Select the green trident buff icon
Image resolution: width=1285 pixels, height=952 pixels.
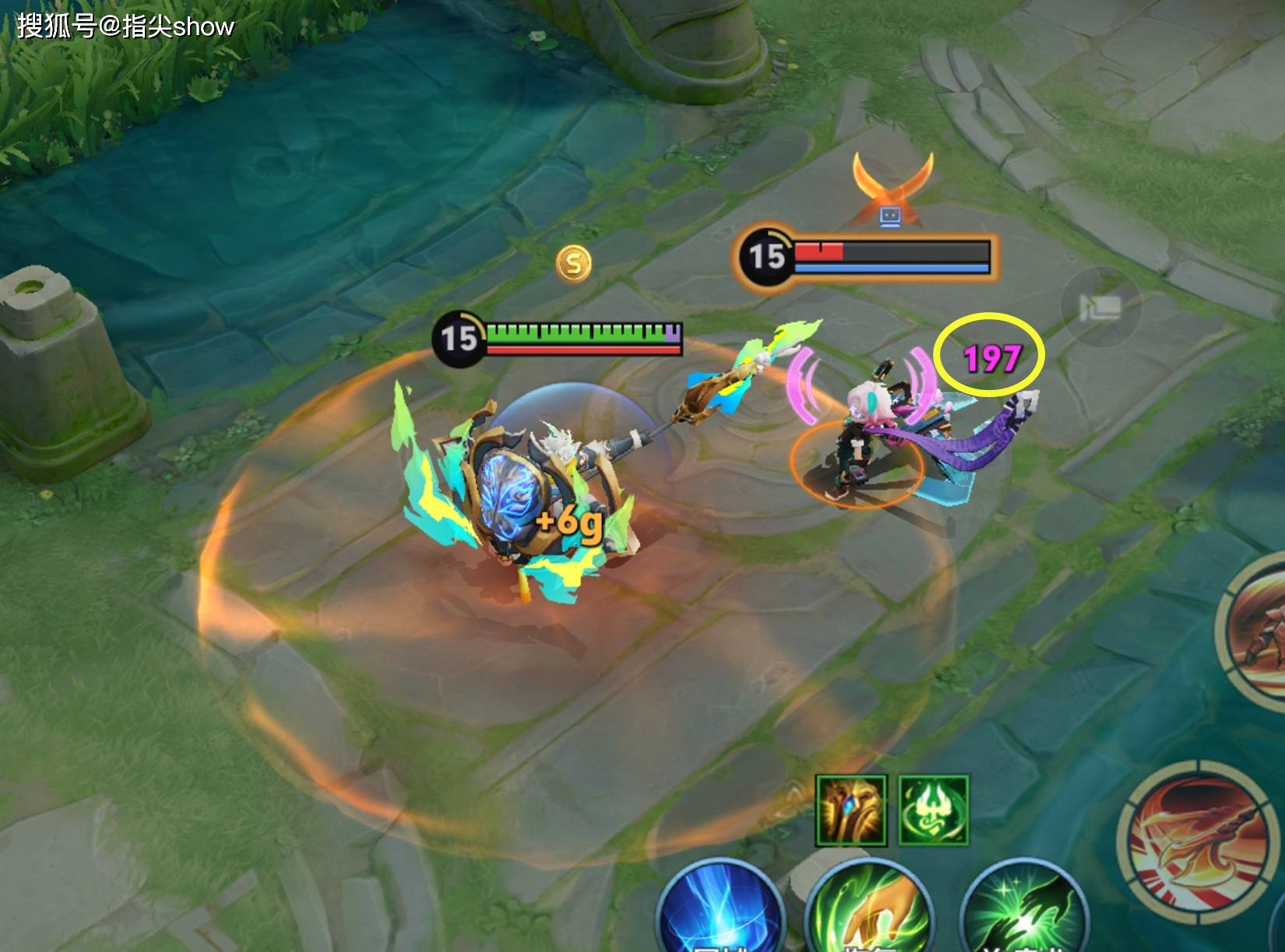point(934,810)
